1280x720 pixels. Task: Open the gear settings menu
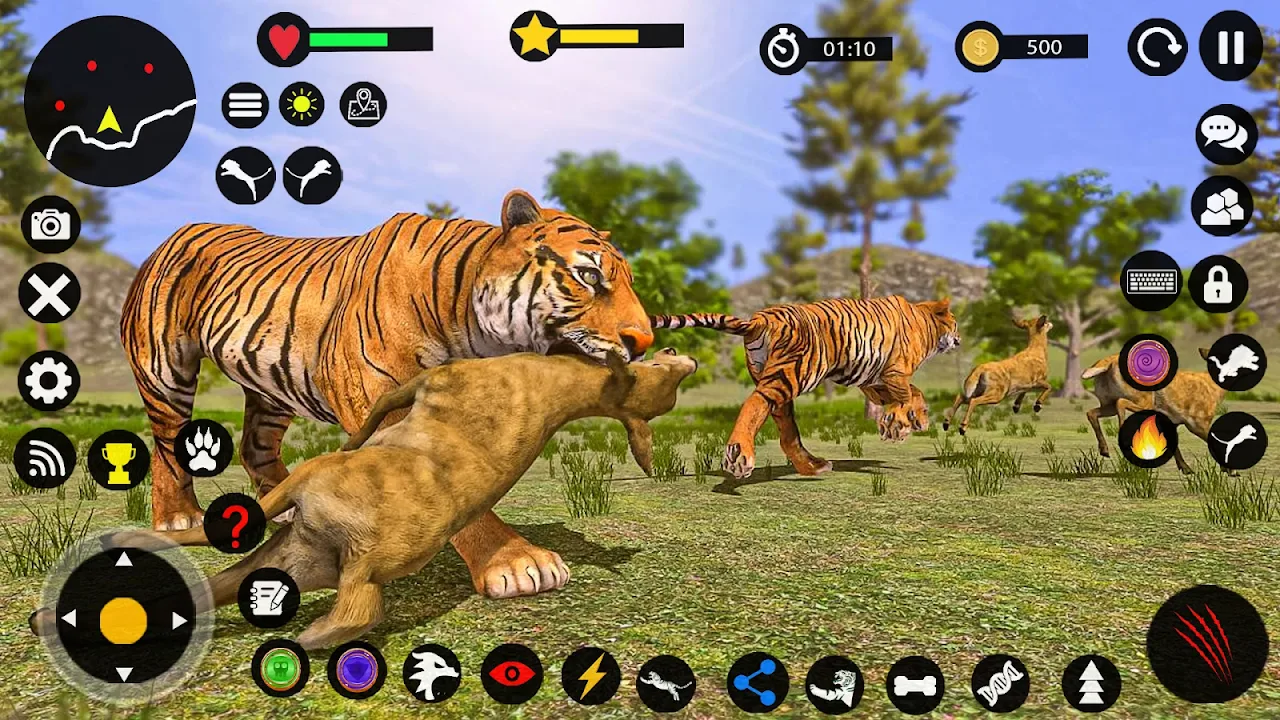coord(48,381)
